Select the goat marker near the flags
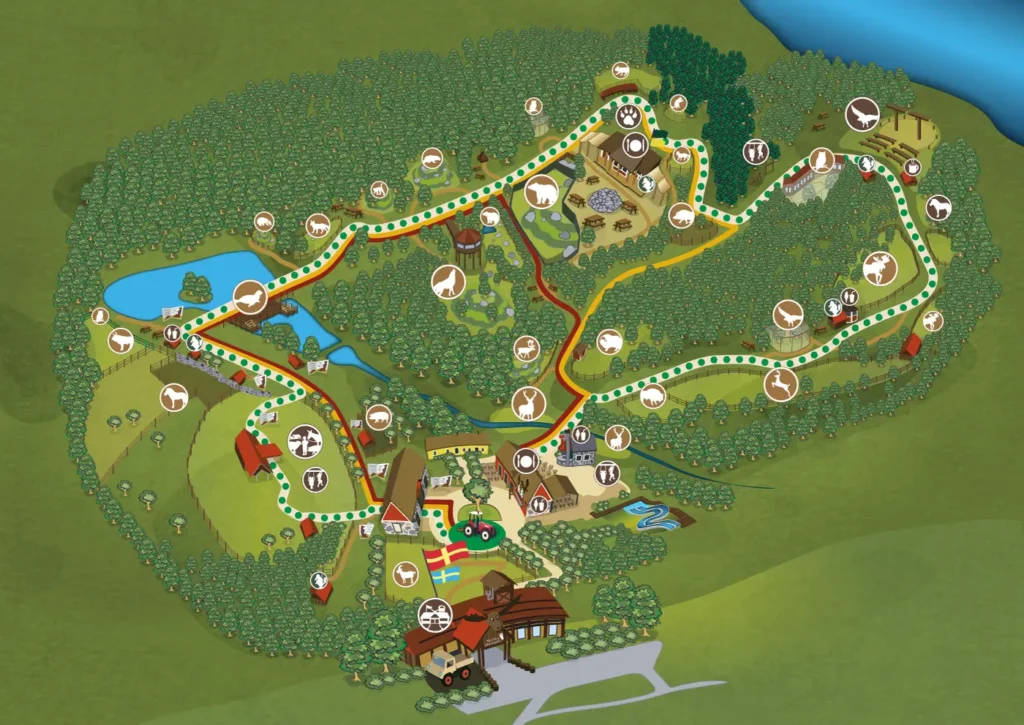1024x725 pixels. pos(405,574)
